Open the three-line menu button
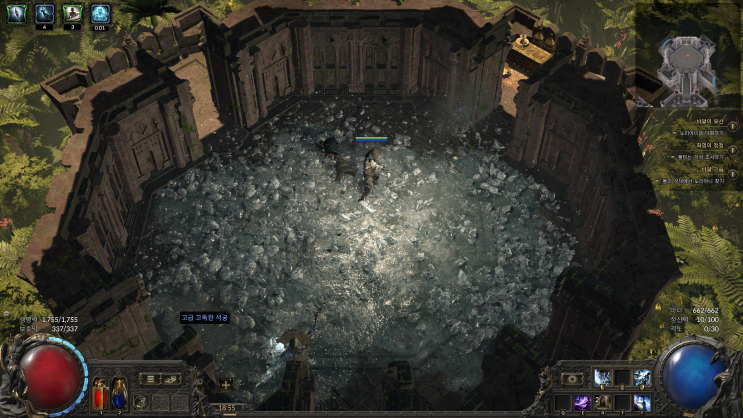 coord(149,379)
